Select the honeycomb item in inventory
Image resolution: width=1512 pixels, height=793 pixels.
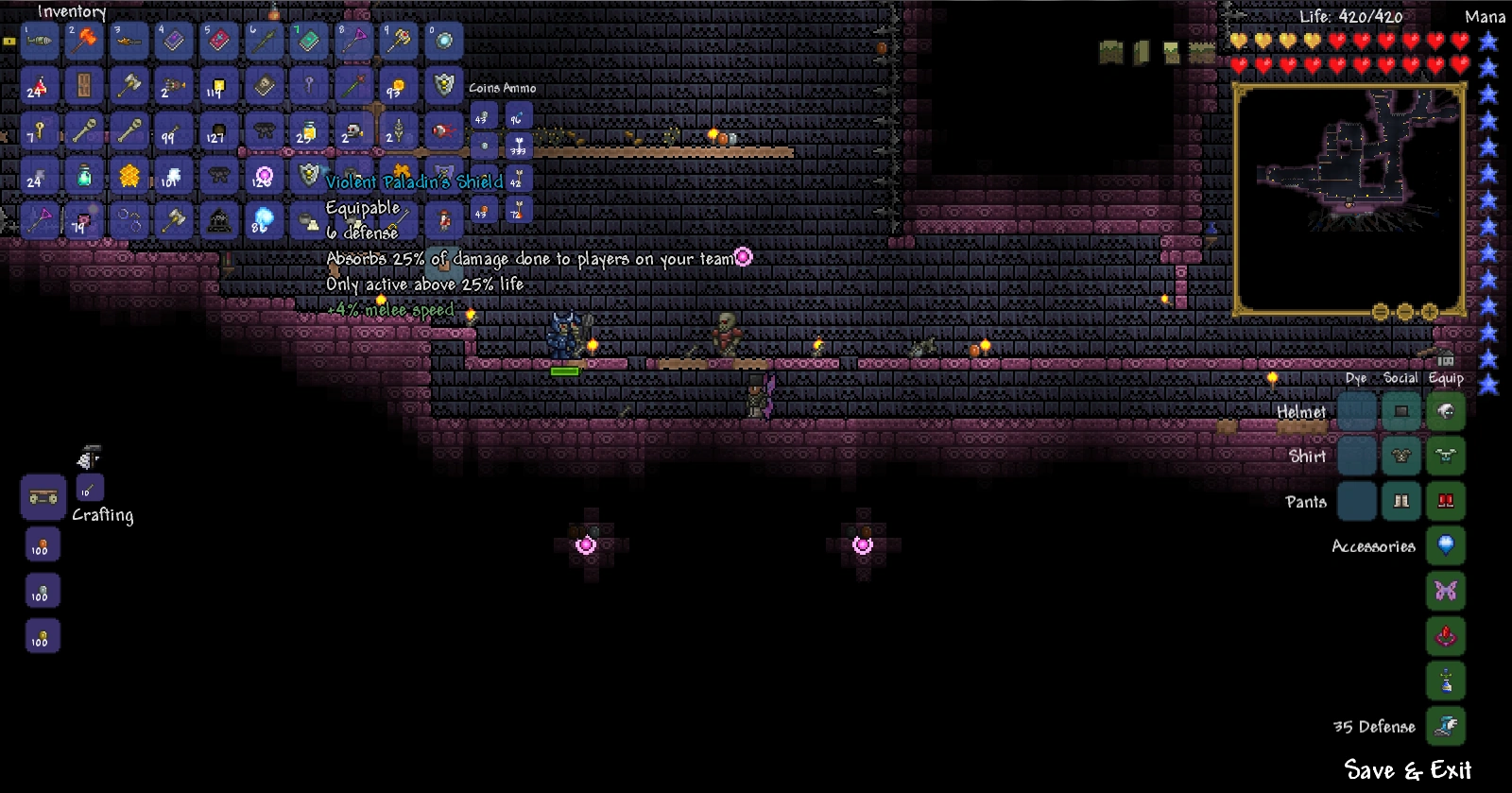click(x=129, y=176)
